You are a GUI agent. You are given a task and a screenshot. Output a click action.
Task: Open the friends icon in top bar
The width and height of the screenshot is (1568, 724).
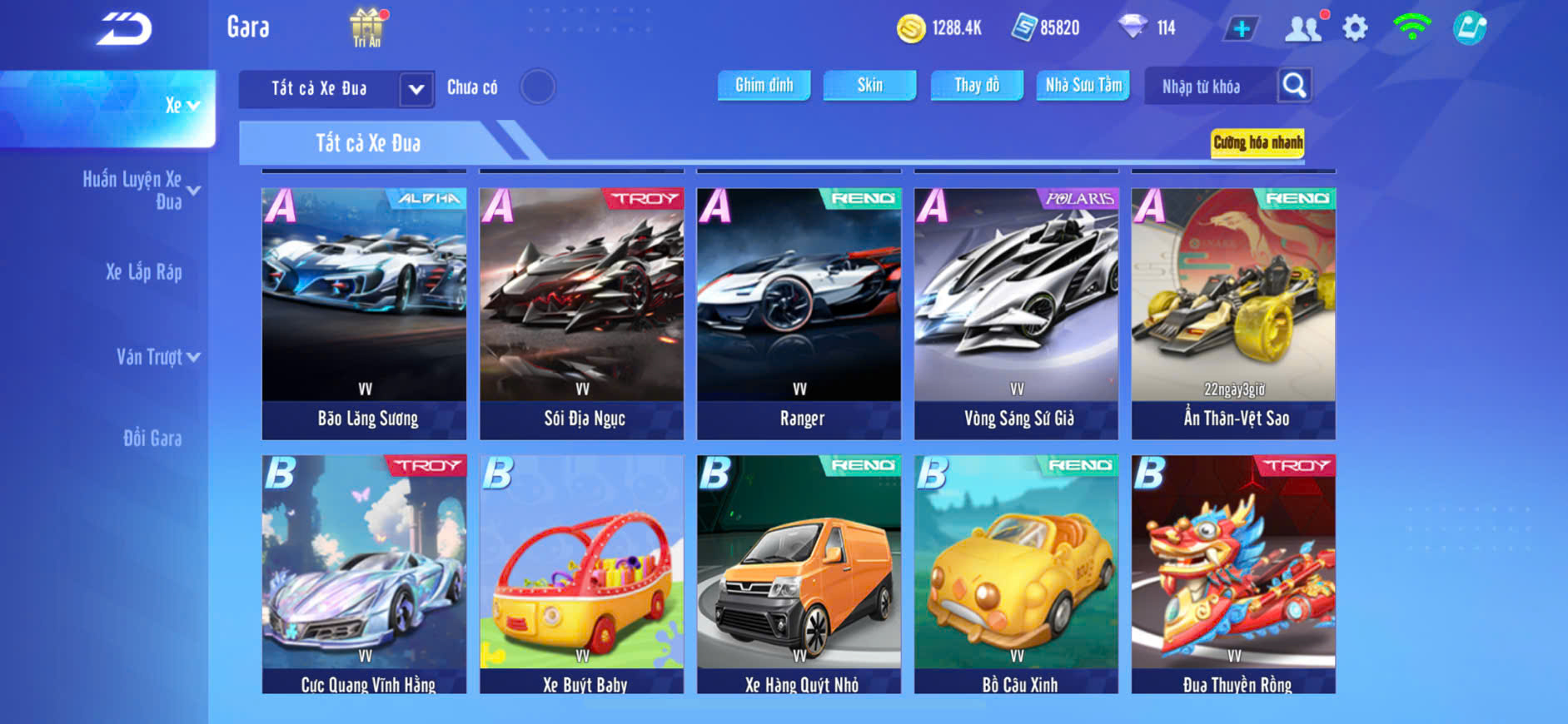click(1303, 28)
